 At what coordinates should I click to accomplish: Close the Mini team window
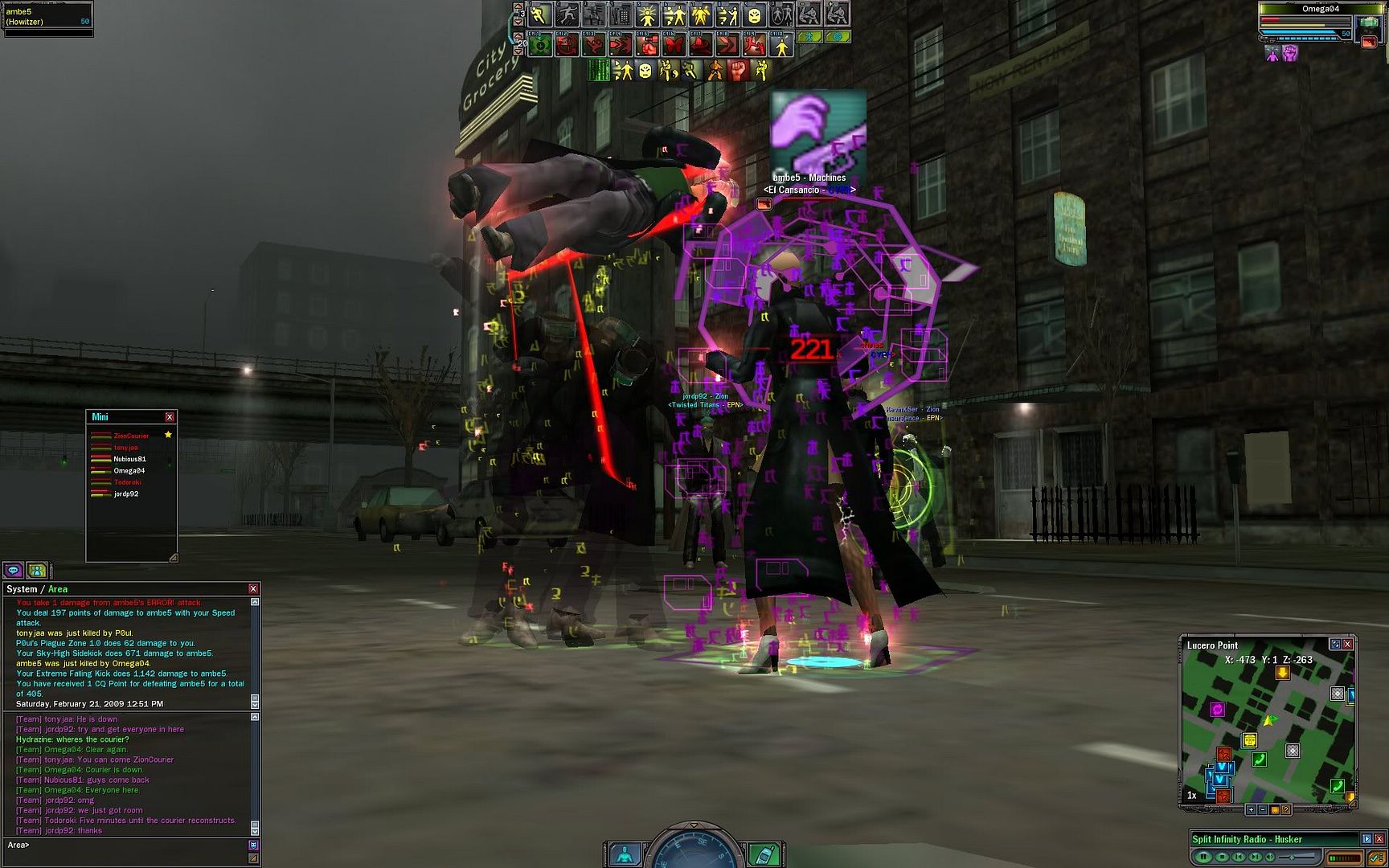pos(170,417)
